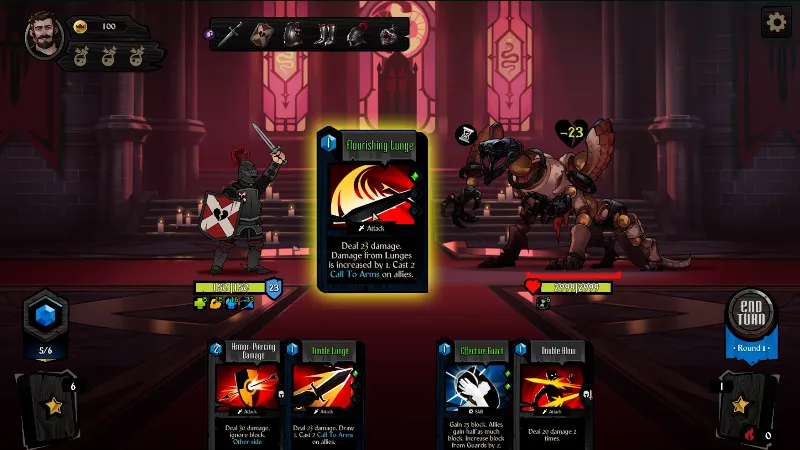Choose the Nimble Lunge card
The image size is (800, 450).
(x=324, y=393)
